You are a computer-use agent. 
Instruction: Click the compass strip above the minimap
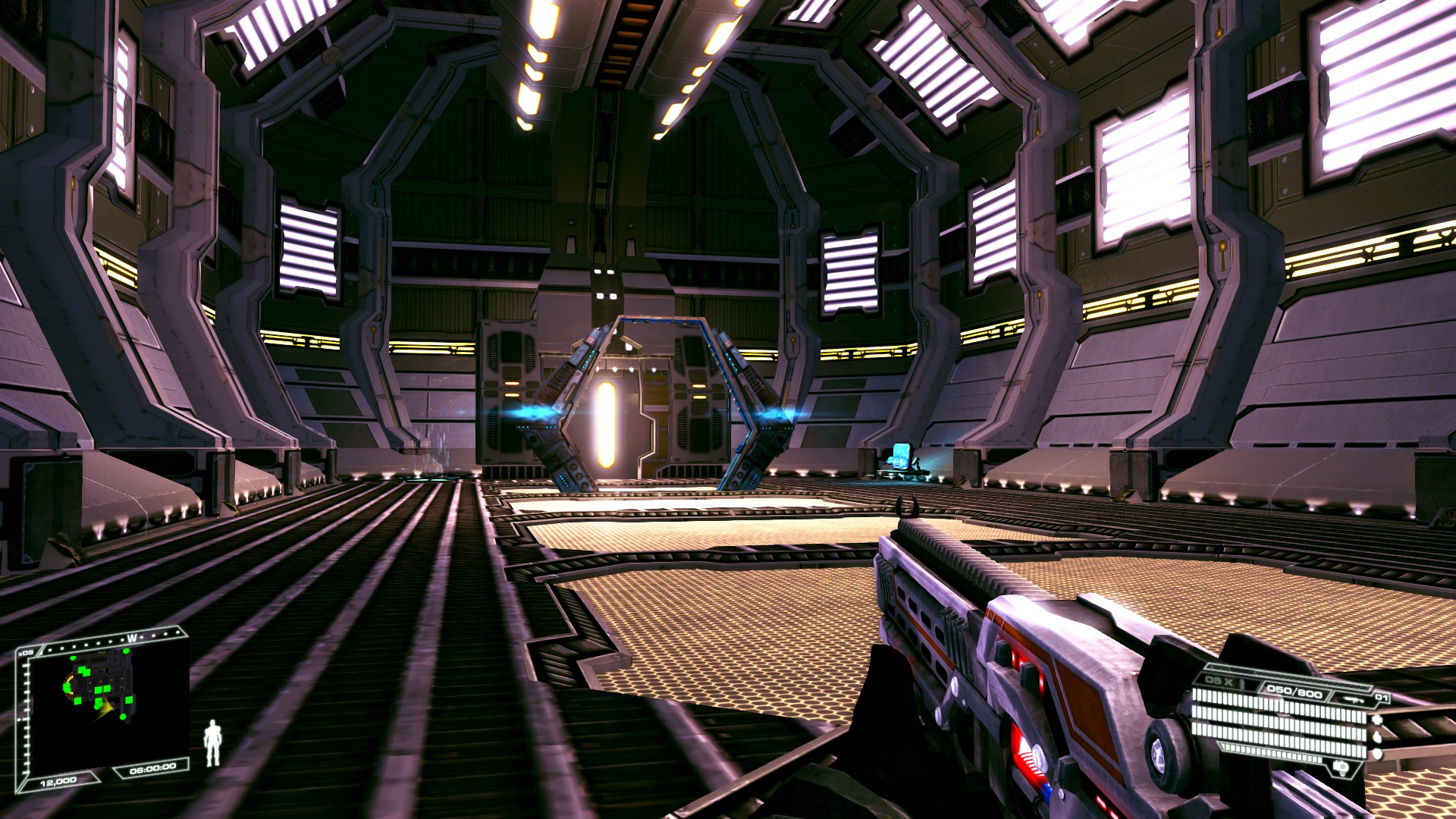(x=114, y=641)
